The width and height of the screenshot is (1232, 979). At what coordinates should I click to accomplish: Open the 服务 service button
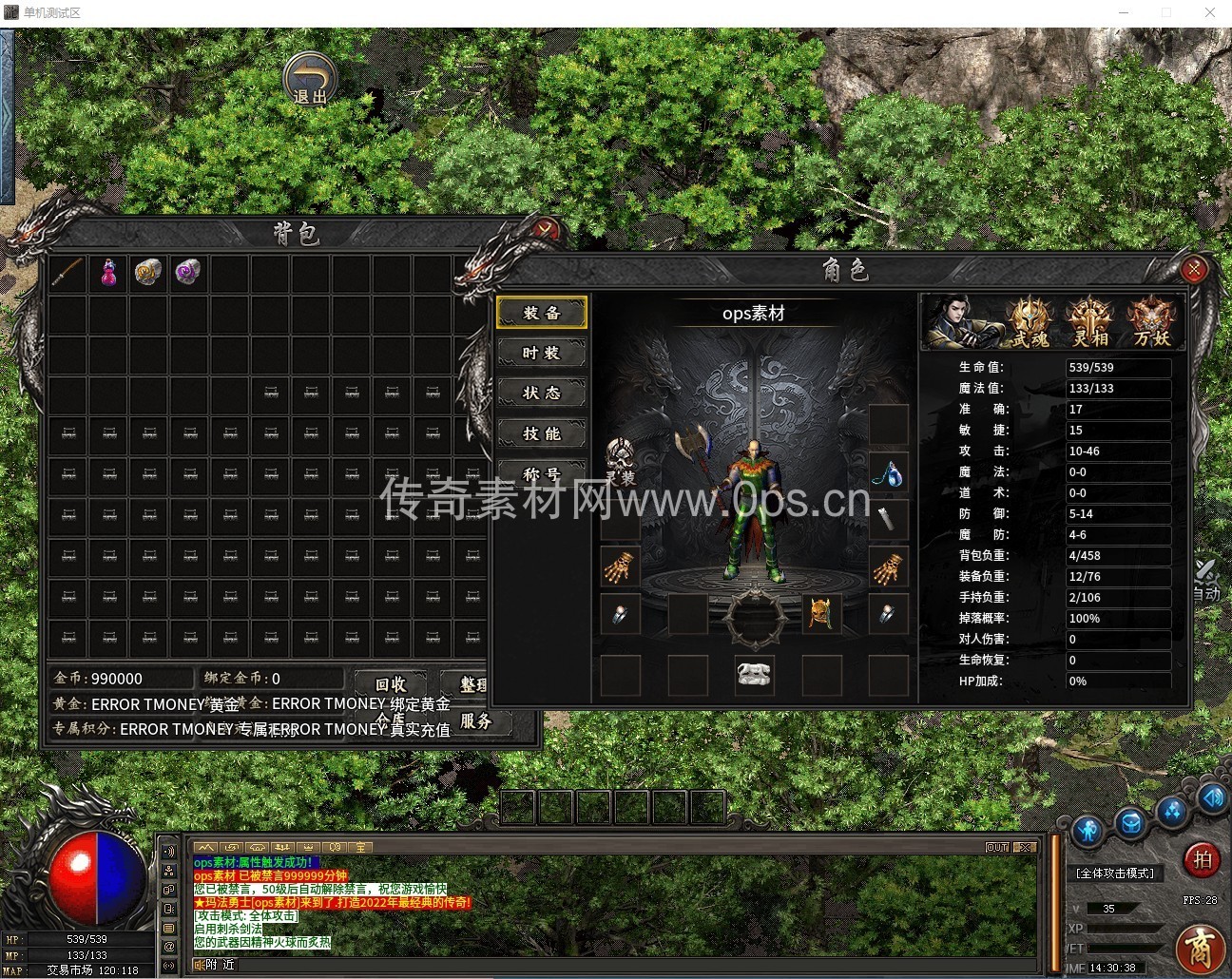[475, 721]
